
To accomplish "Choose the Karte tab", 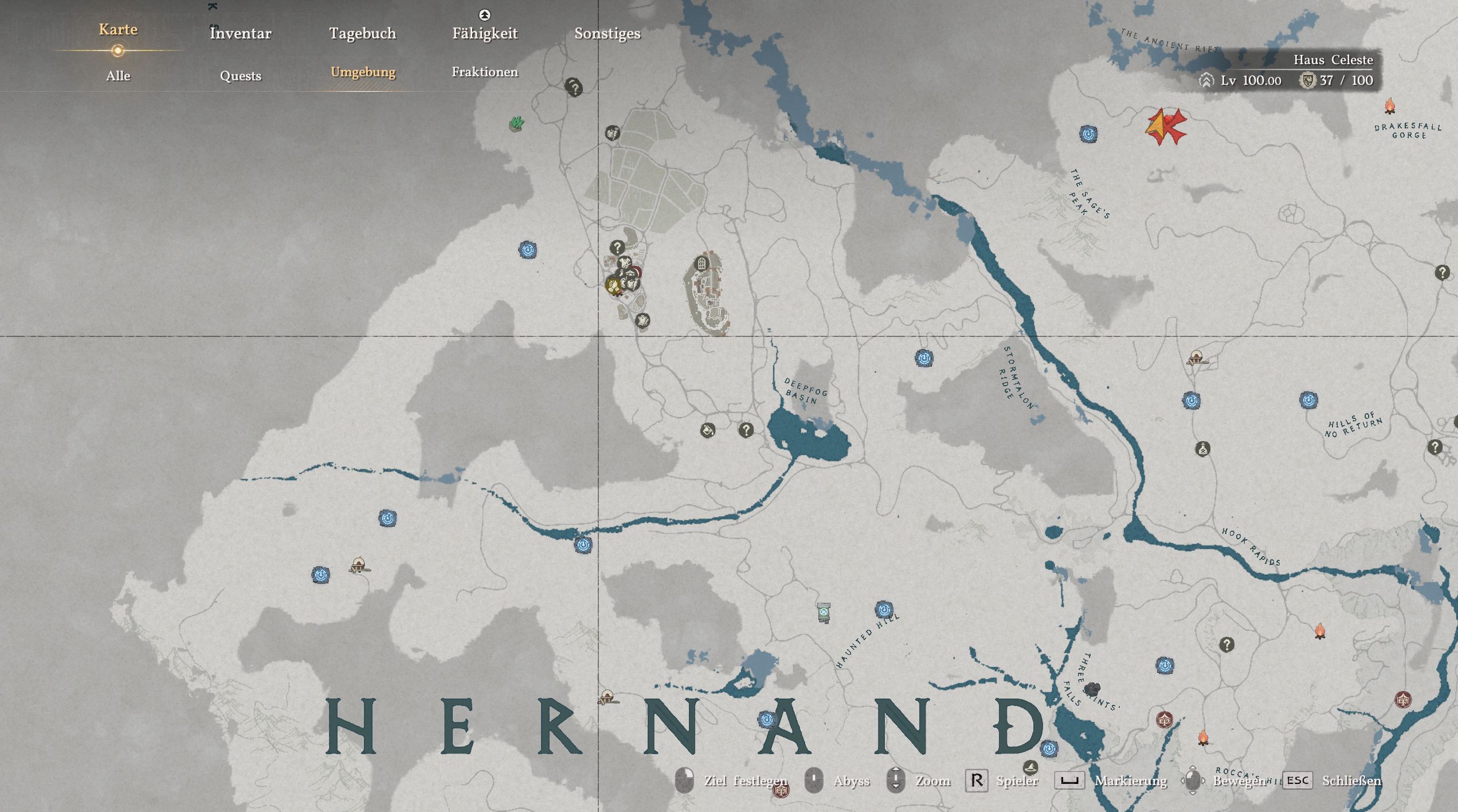I will (118, 30).
